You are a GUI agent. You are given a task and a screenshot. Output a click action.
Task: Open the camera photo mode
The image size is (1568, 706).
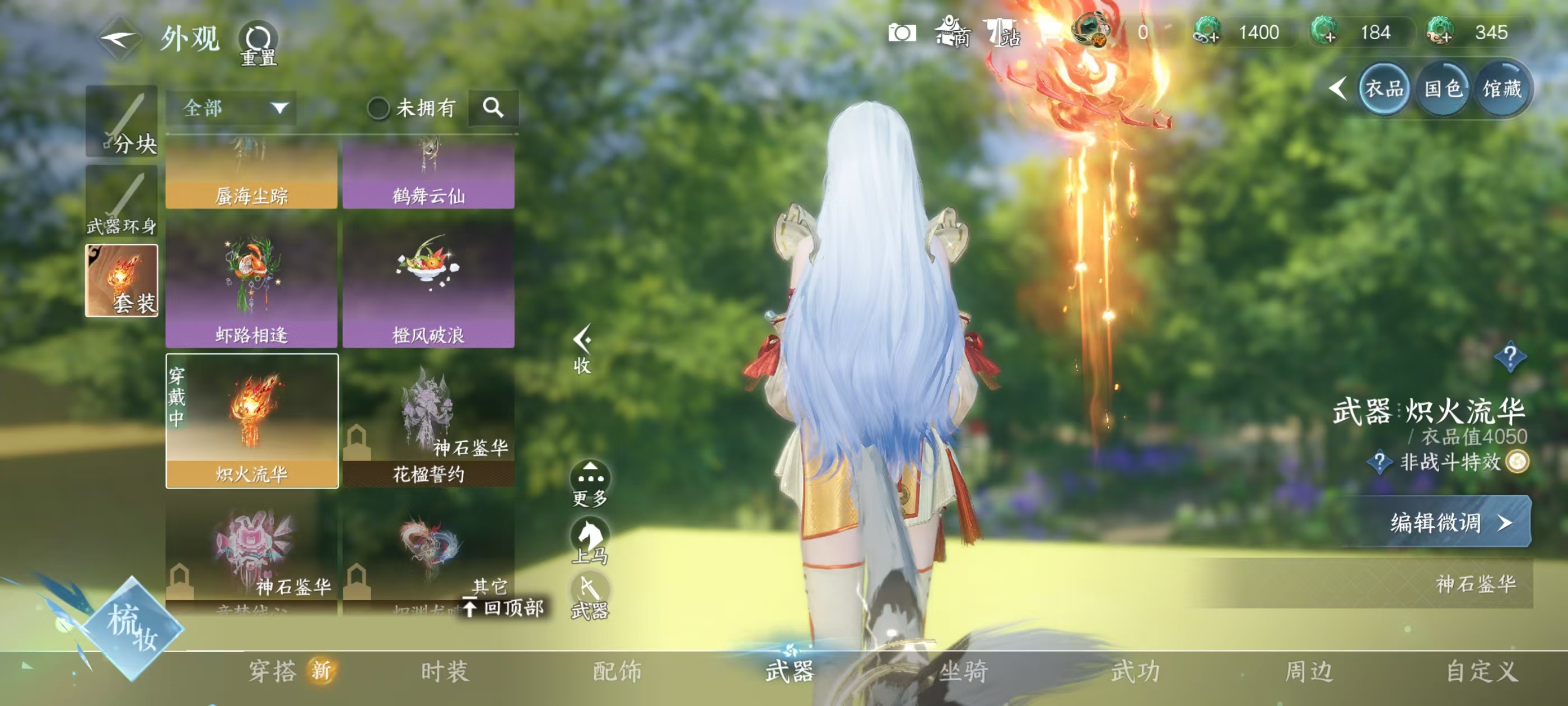coord(902,33)
